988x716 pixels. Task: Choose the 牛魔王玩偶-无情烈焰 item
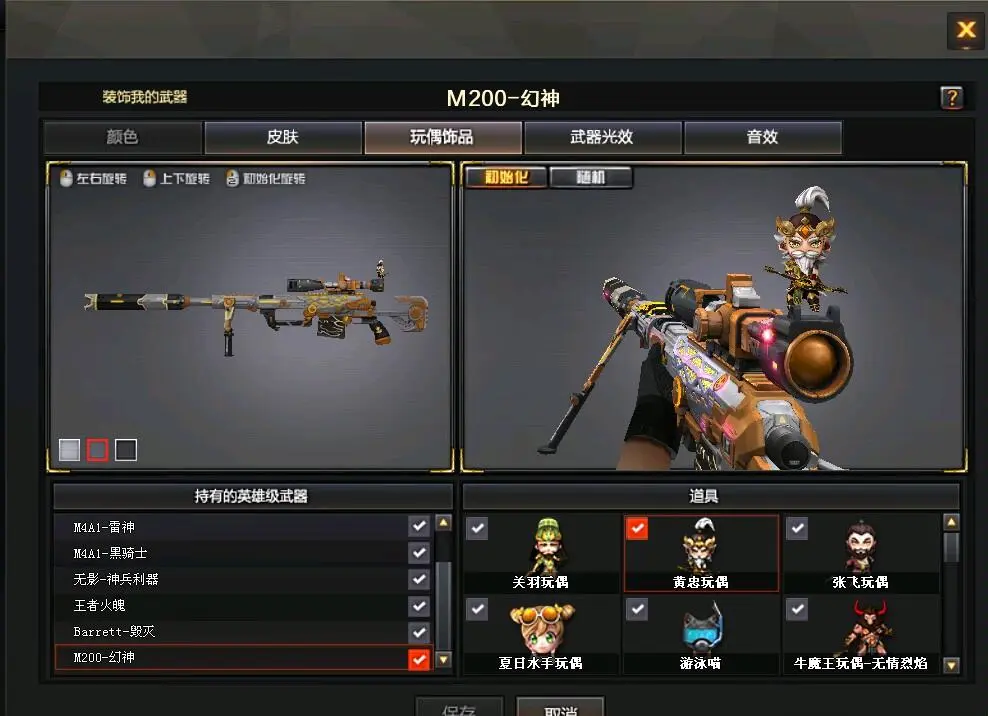pos(860,634)
